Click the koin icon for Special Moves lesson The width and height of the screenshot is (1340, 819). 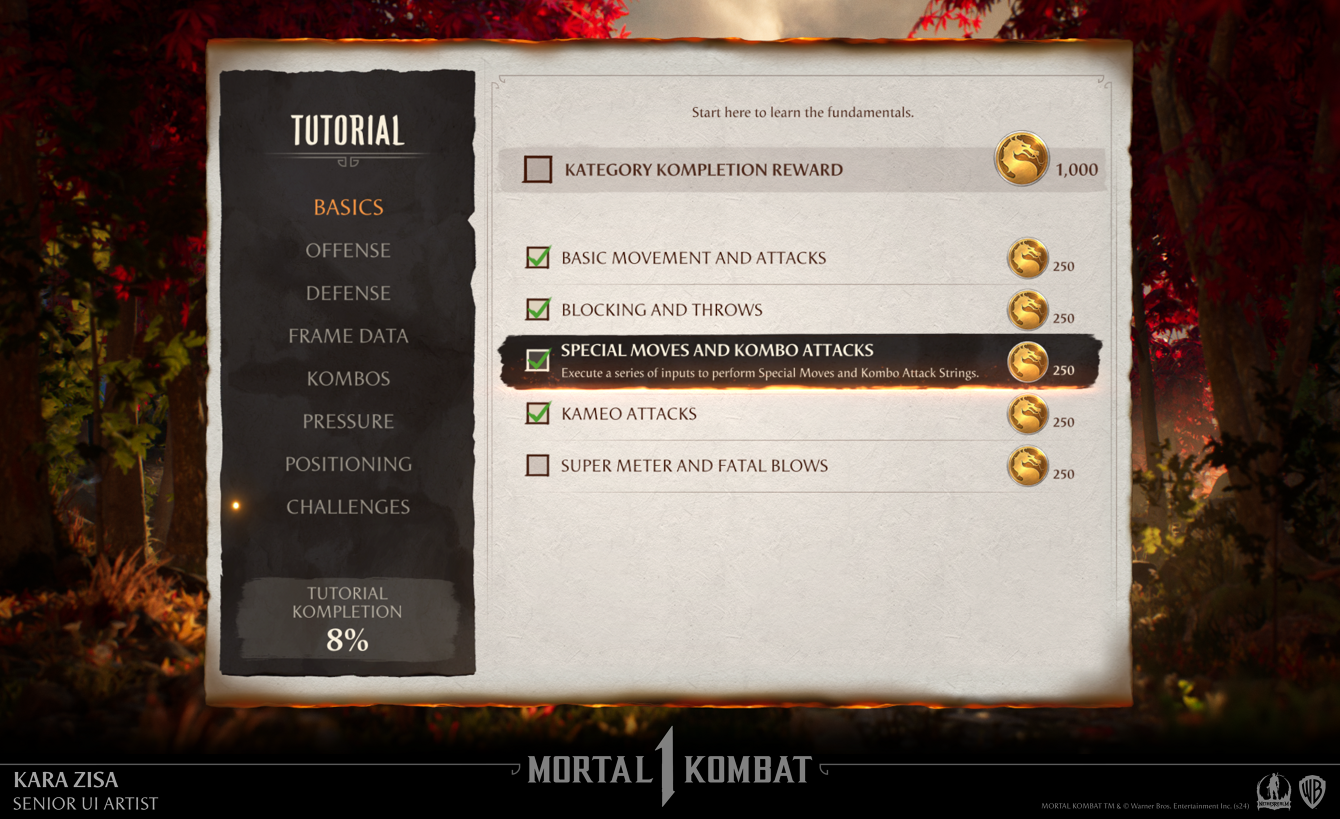click(x=1028, y=362)
